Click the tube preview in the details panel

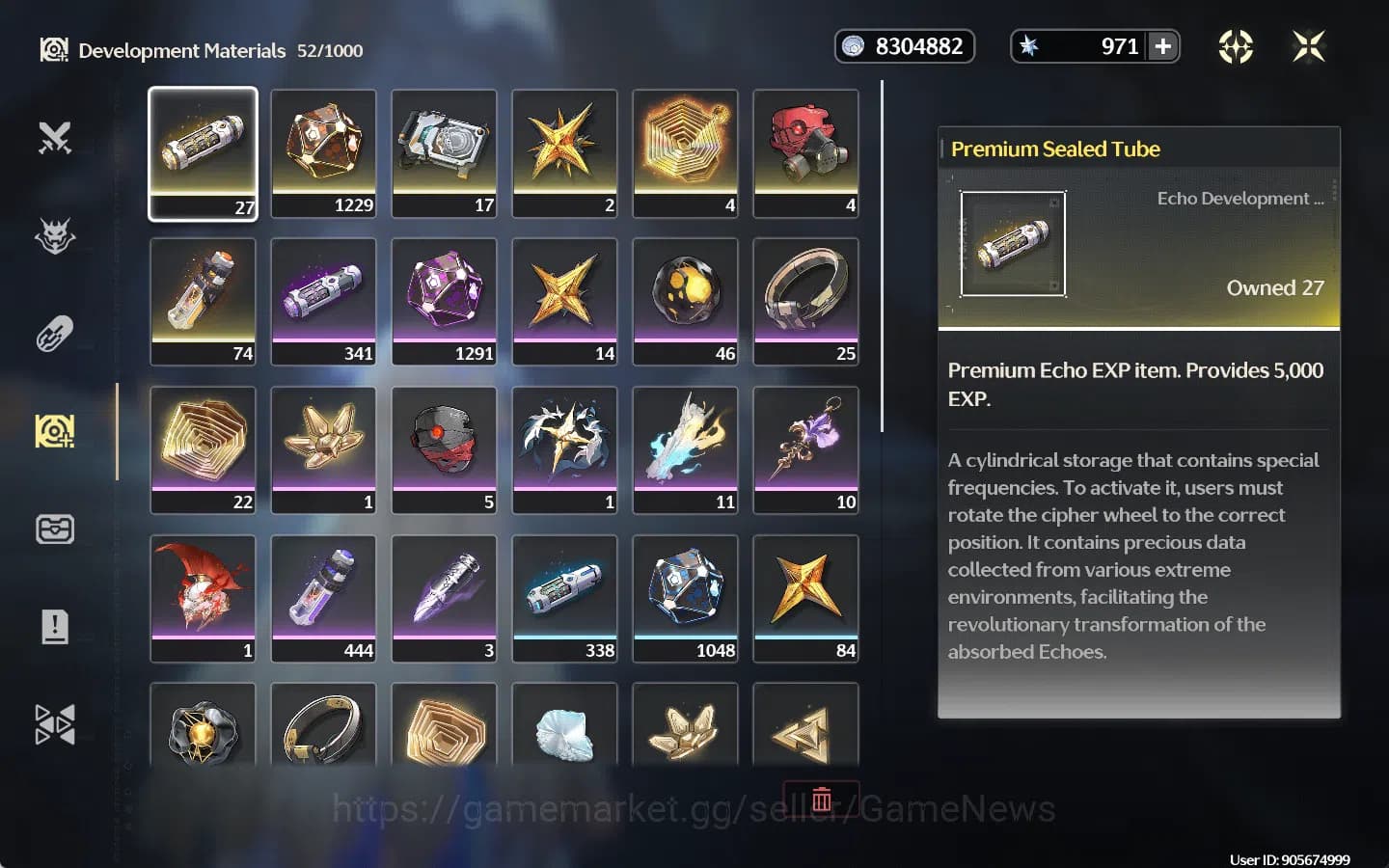pos(1013,244)
